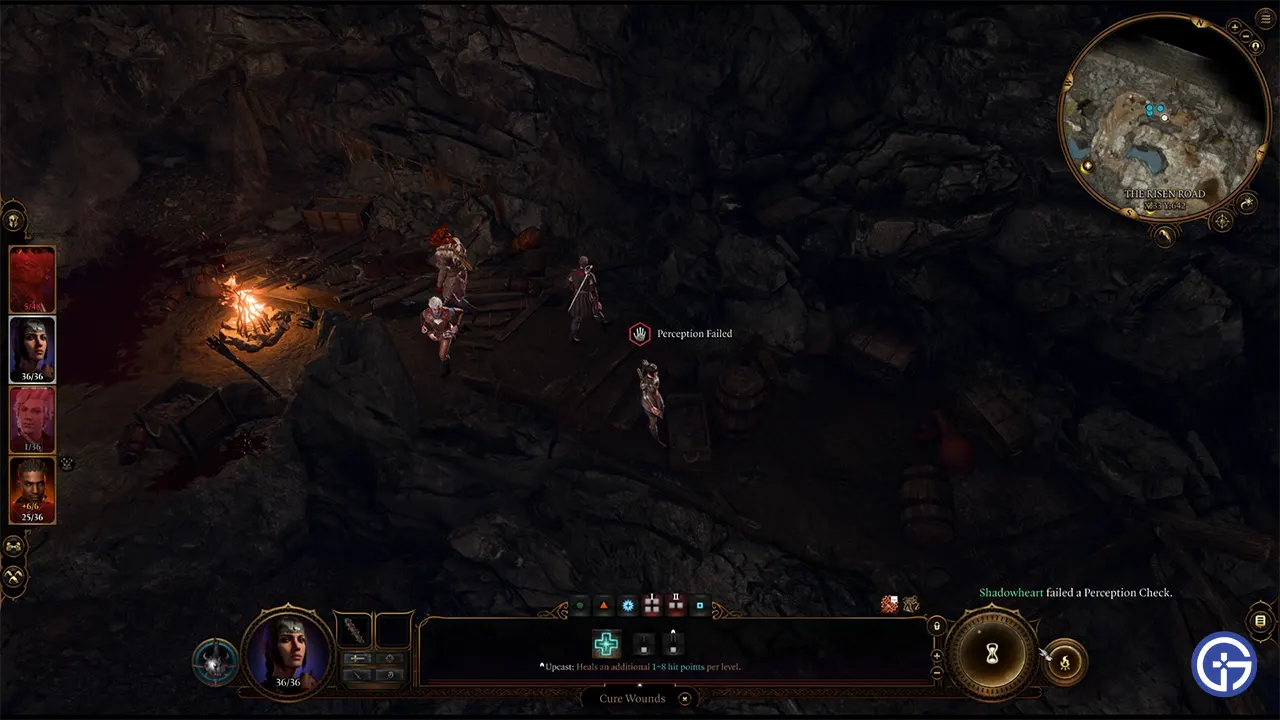The width and height of the screenshot is (1280, 720).
Task: Zoom in the minimap with plus button
Action: click(1236, 27)
